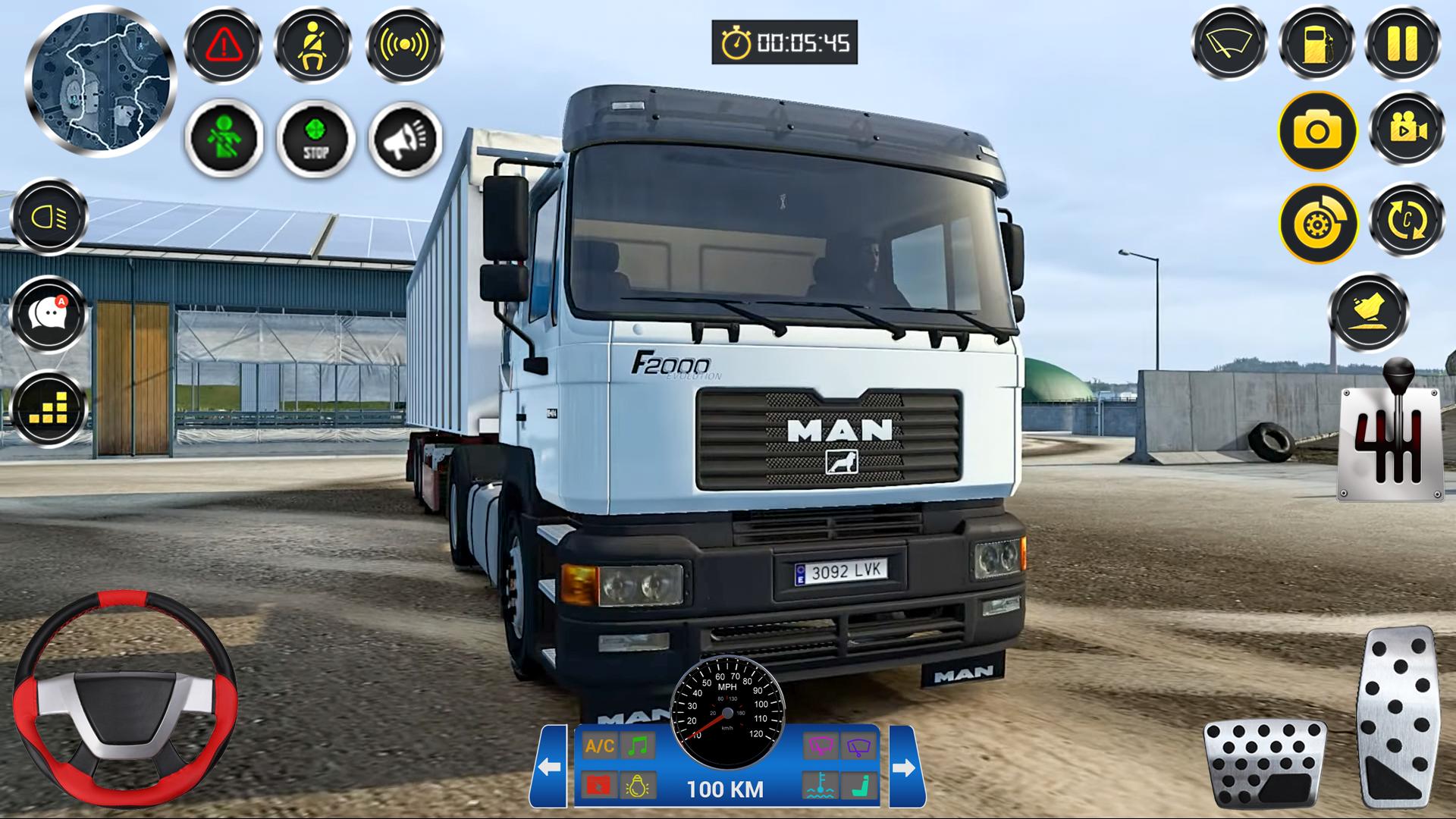Tap the green STOP button
1456x819 pixels.
click(x=315, y=139)
